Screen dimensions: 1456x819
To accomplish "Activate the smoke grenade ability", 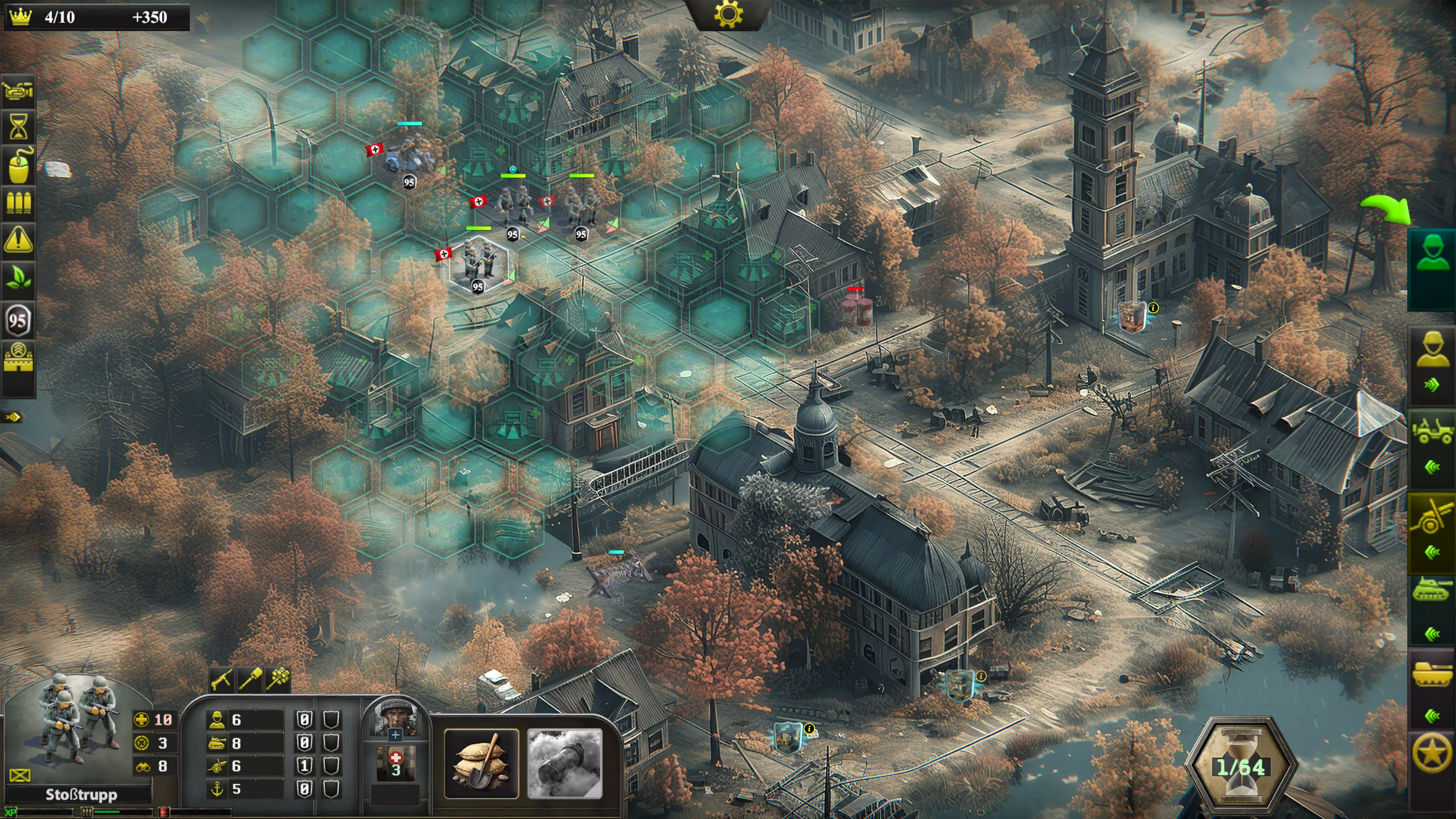I will (565, 763).
